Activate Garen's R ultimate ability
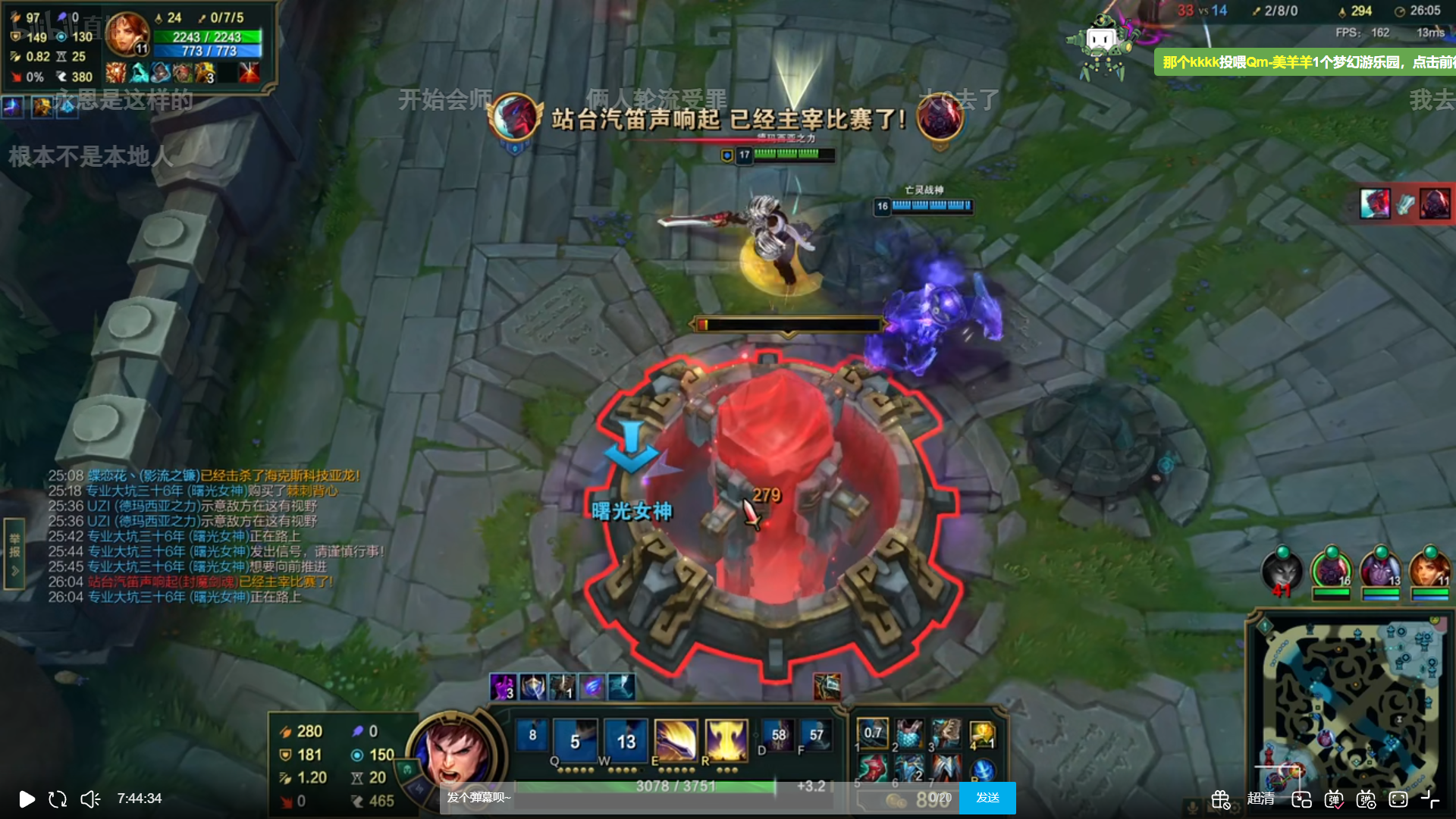 coord(726,739)
